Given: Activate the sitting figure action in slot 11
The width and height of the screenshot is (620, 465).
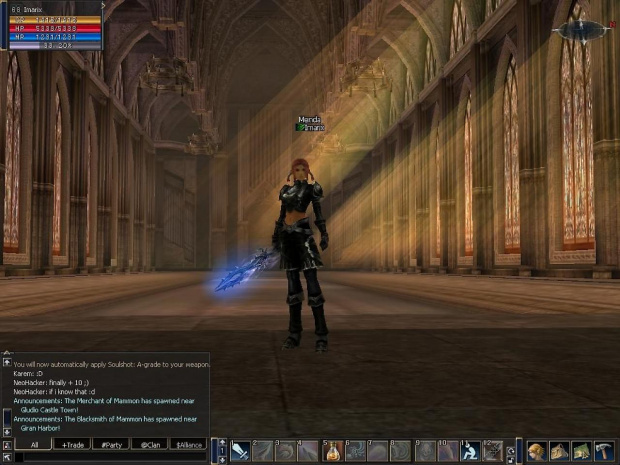Looking at the screenshot, I should tap(471, 451).
